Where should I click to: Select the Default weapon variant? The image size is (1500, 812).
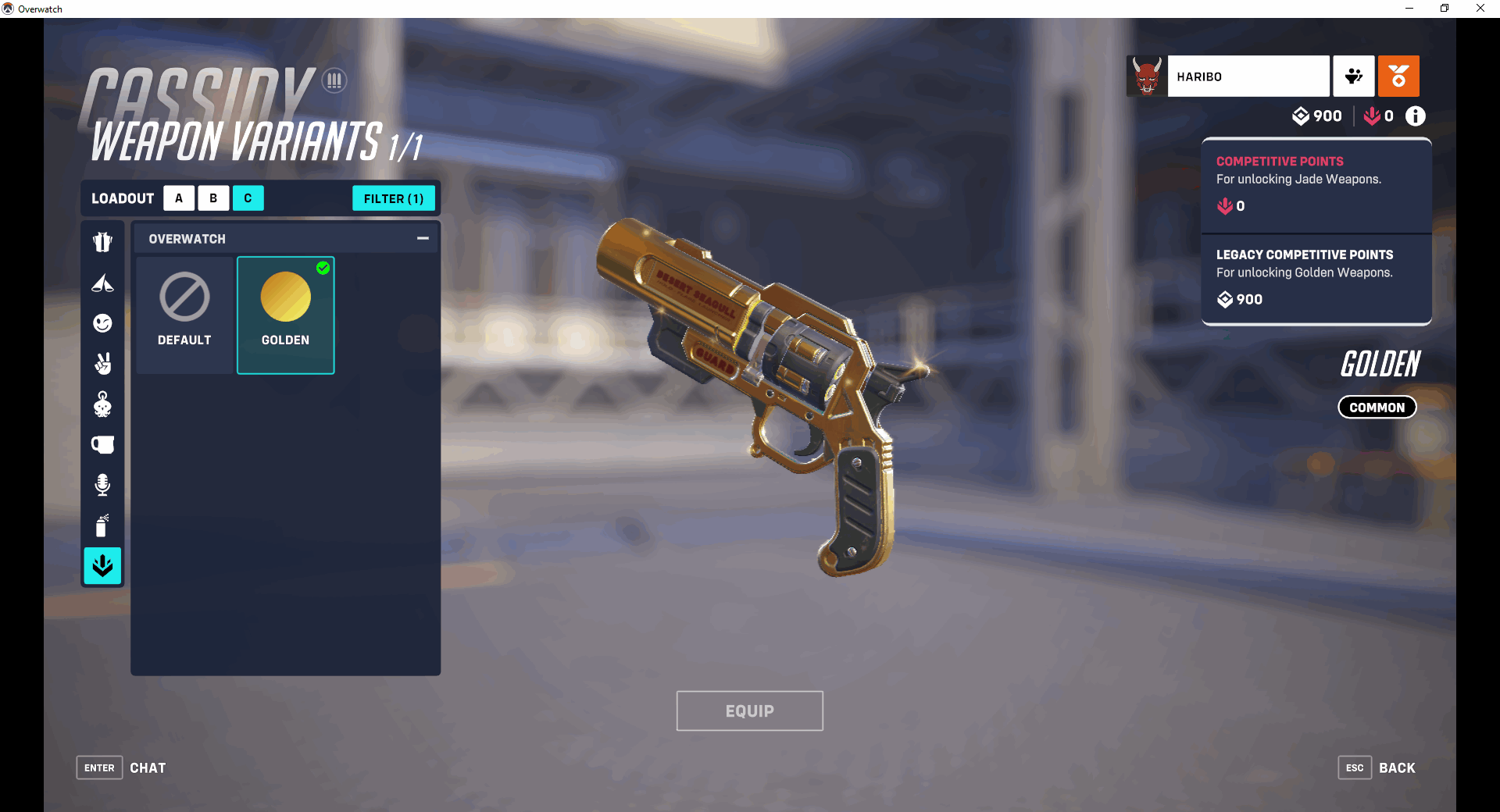184,315
